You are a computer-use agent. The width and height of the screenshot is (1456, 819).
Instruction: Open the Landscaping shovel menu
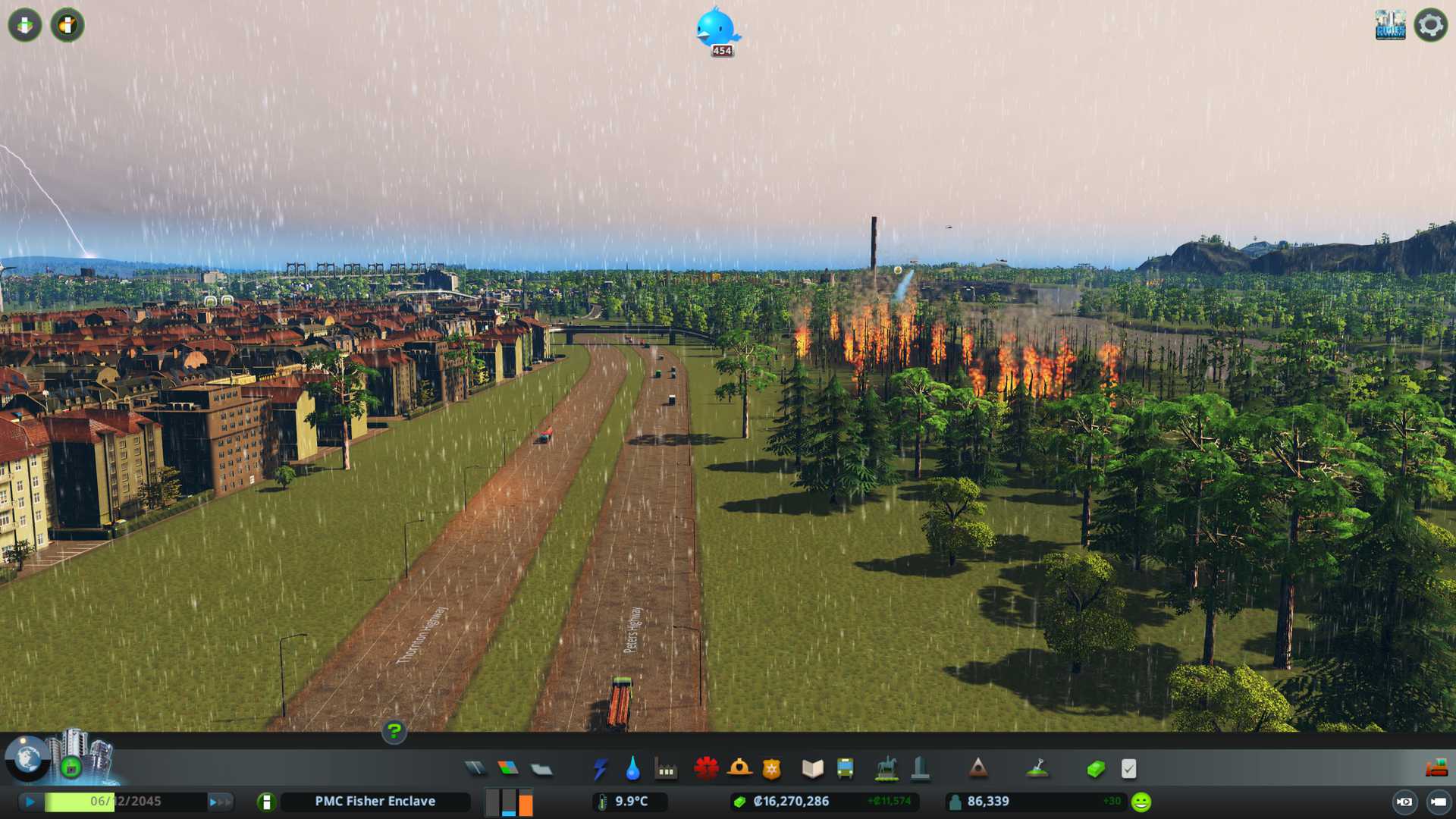tap(1037, 769)
